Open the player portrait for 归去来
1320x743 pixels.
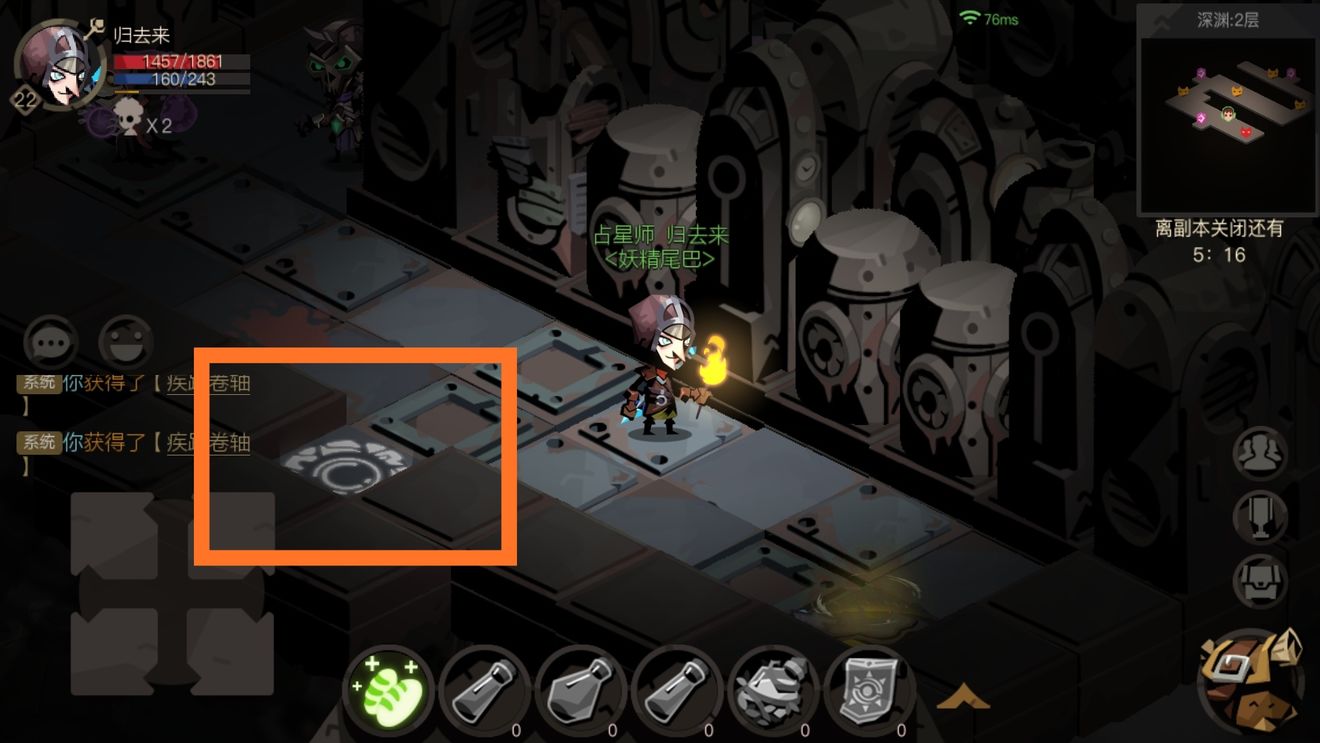pyautogui.click(x=60, y=67)
